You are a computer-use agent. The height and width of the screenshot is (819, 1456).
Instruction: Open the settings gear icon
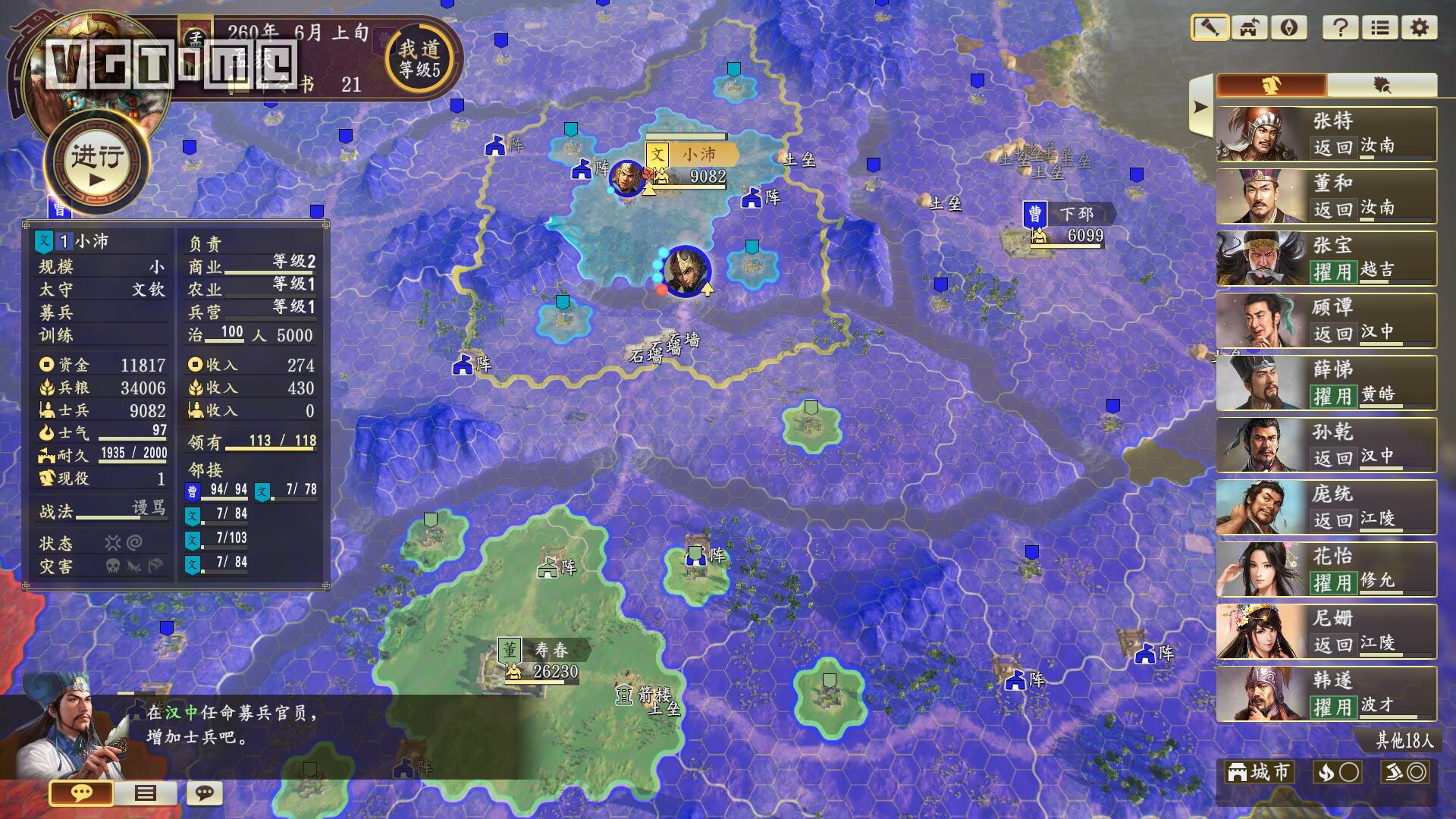pos(1420,27)
